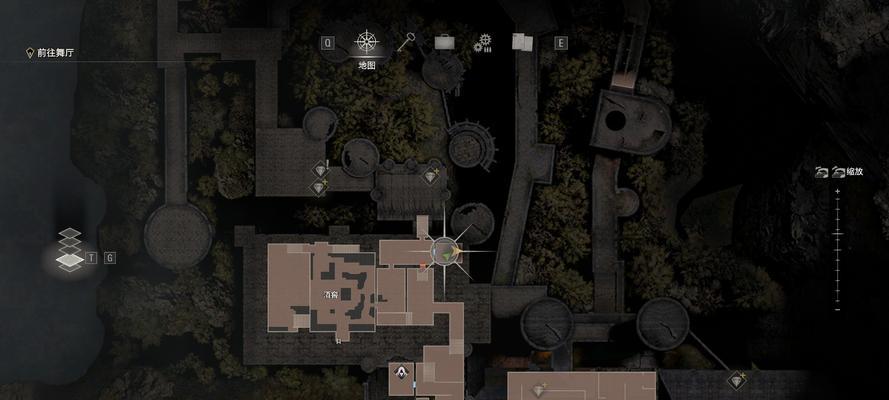Switch to the attaché case tab
This screenshot has width=889, height=400.
pyautogui.click(x=445, y=43)
